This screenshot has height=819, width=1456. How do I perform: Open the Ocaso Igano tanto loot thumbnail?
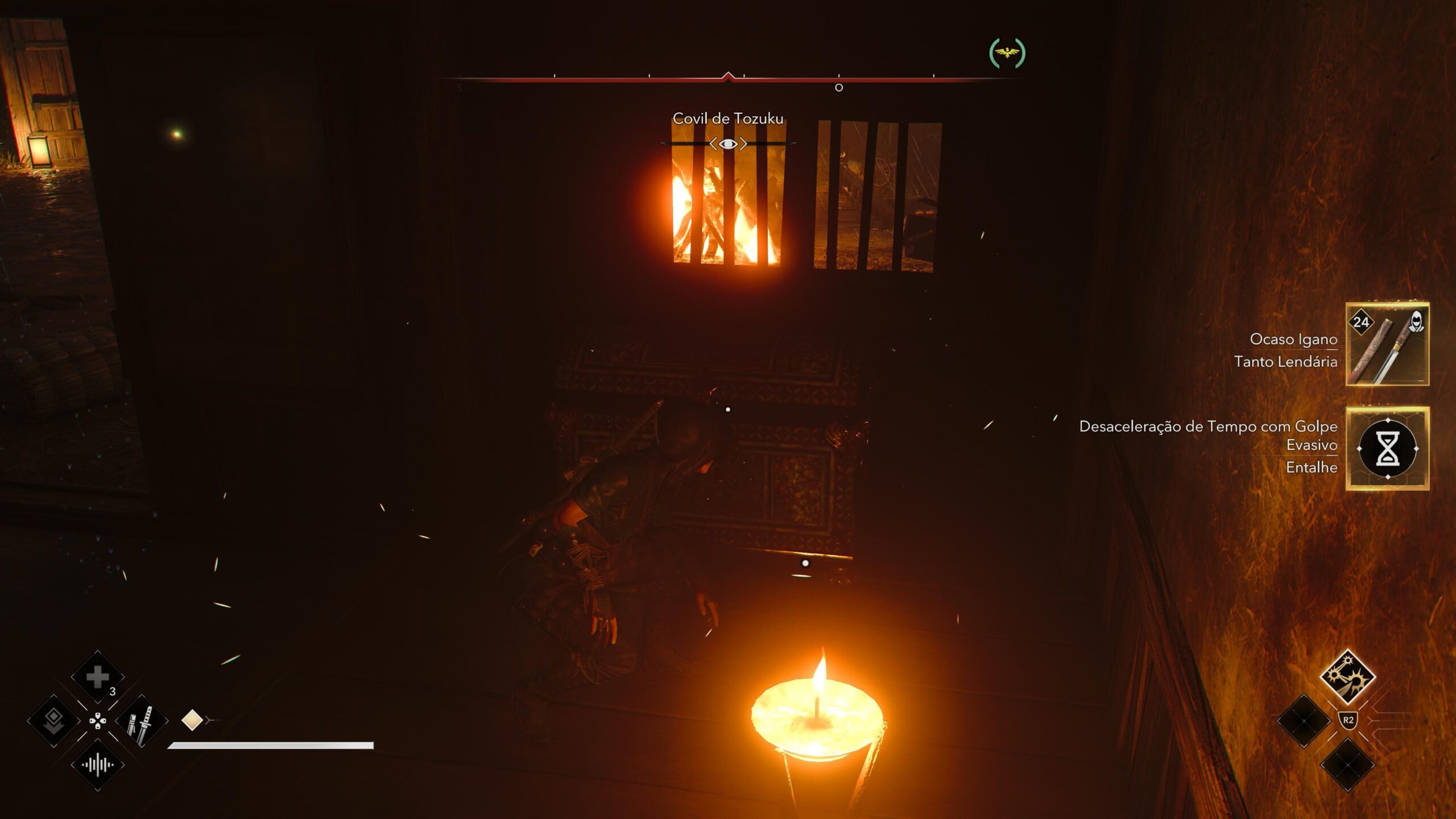[x=1387, y=345]
